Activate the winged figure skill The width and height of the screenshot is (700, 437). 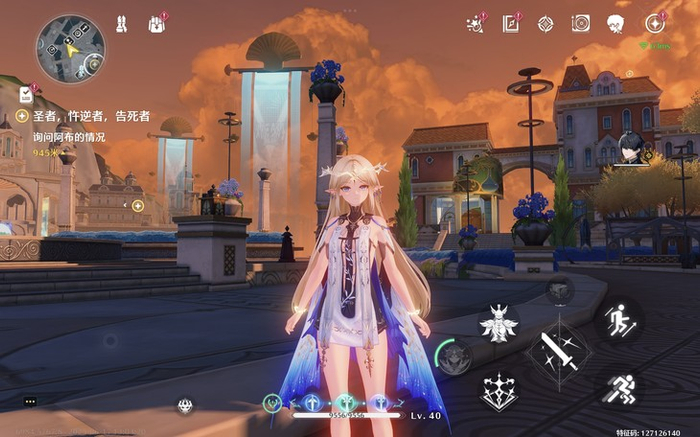pyautogui.click(x=497, y=323)
